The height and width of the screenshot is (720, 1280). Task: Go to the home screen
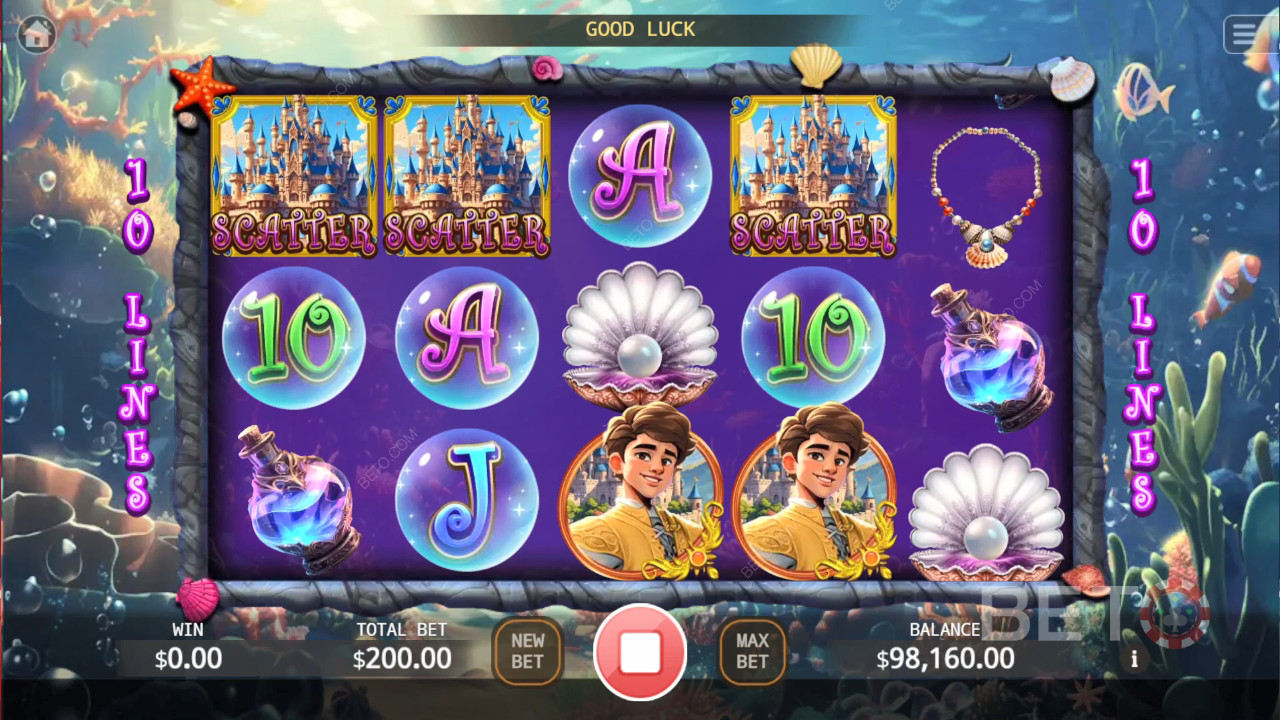point(37,34)
